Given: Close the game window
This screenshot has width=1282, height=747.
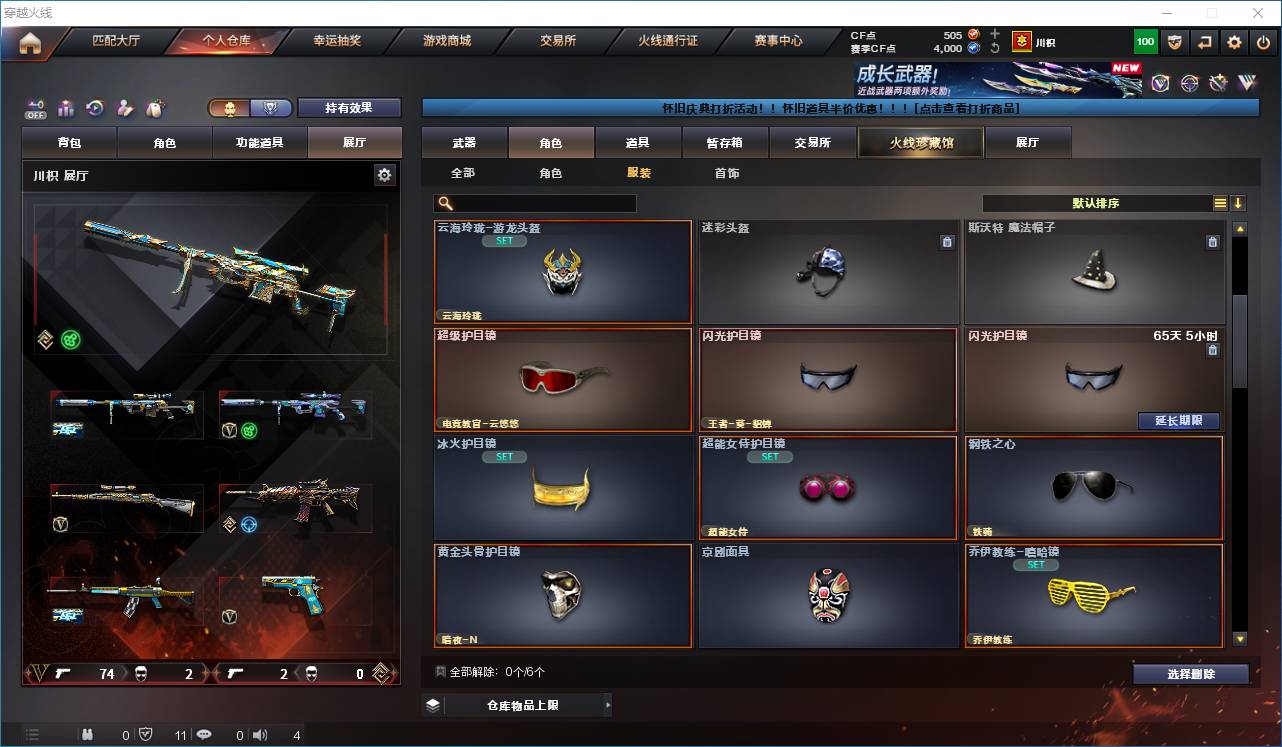Looking at the screenshot, I should 1258,13.
